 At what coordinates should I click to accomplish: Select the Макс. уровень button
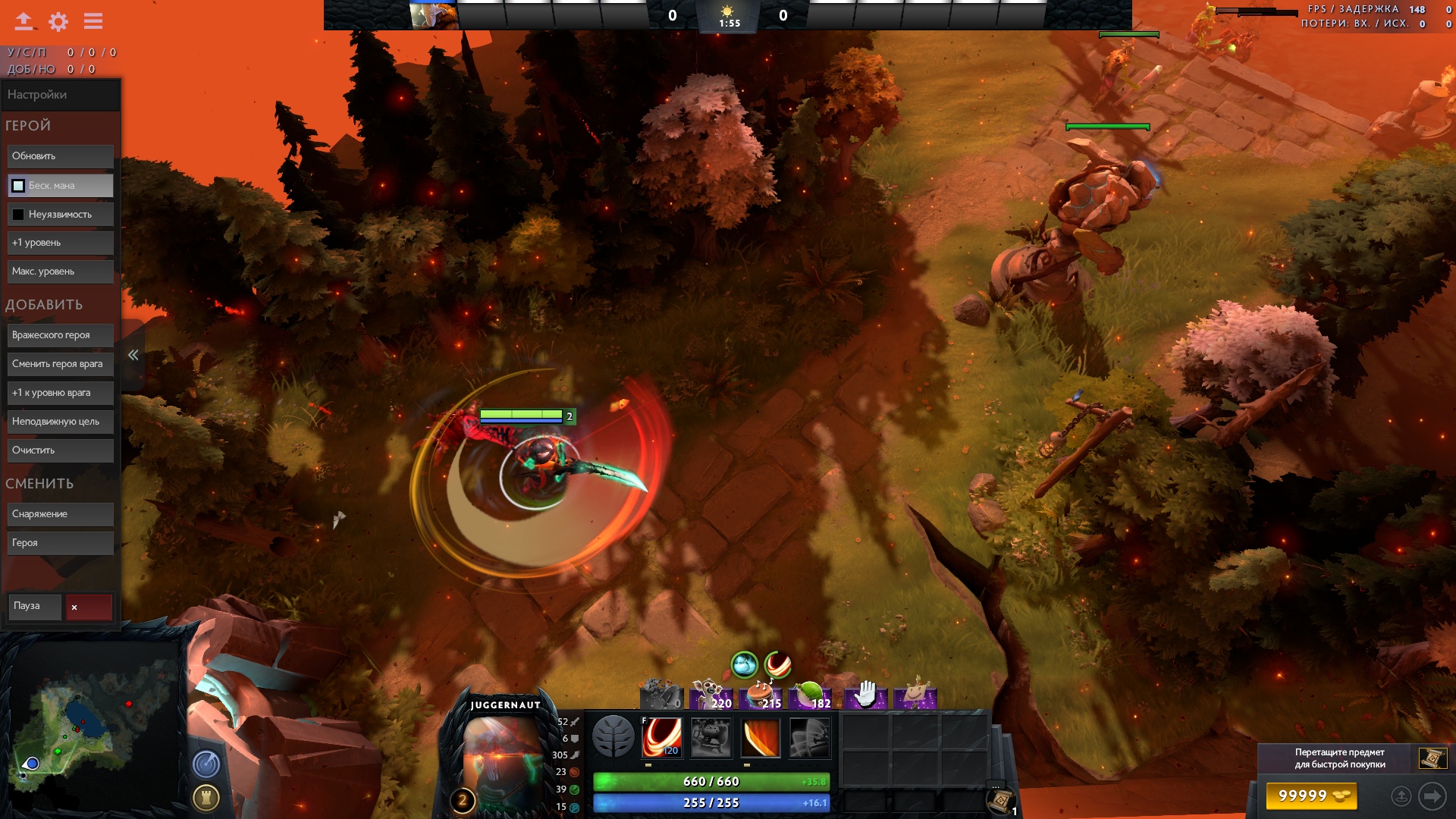coord(61,271)
